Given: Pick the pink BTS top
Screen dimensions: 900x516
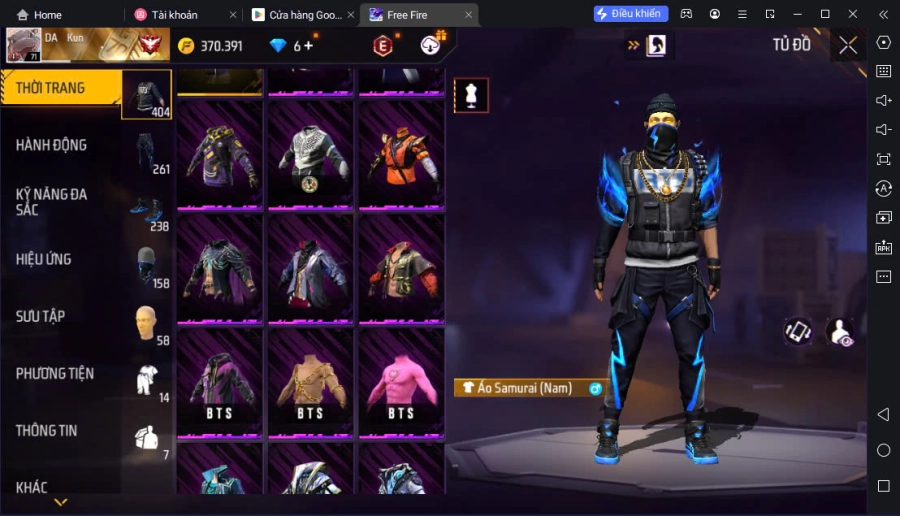Looking at the screenshot, I should [x=401, y=382].
